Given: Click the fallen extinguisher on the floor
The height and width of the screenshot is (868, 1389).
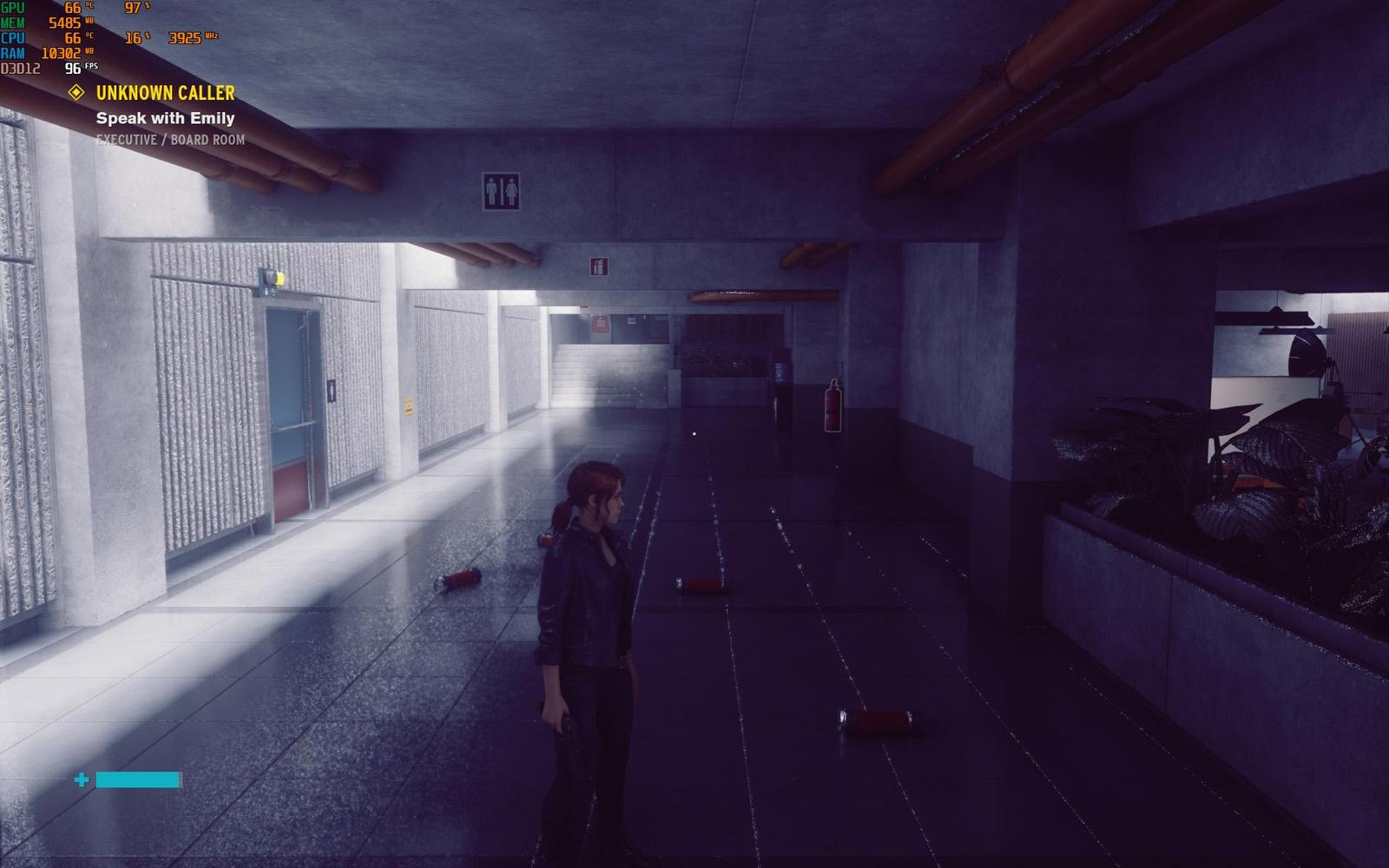Looking at the screenshot, I should click(460, 580).
